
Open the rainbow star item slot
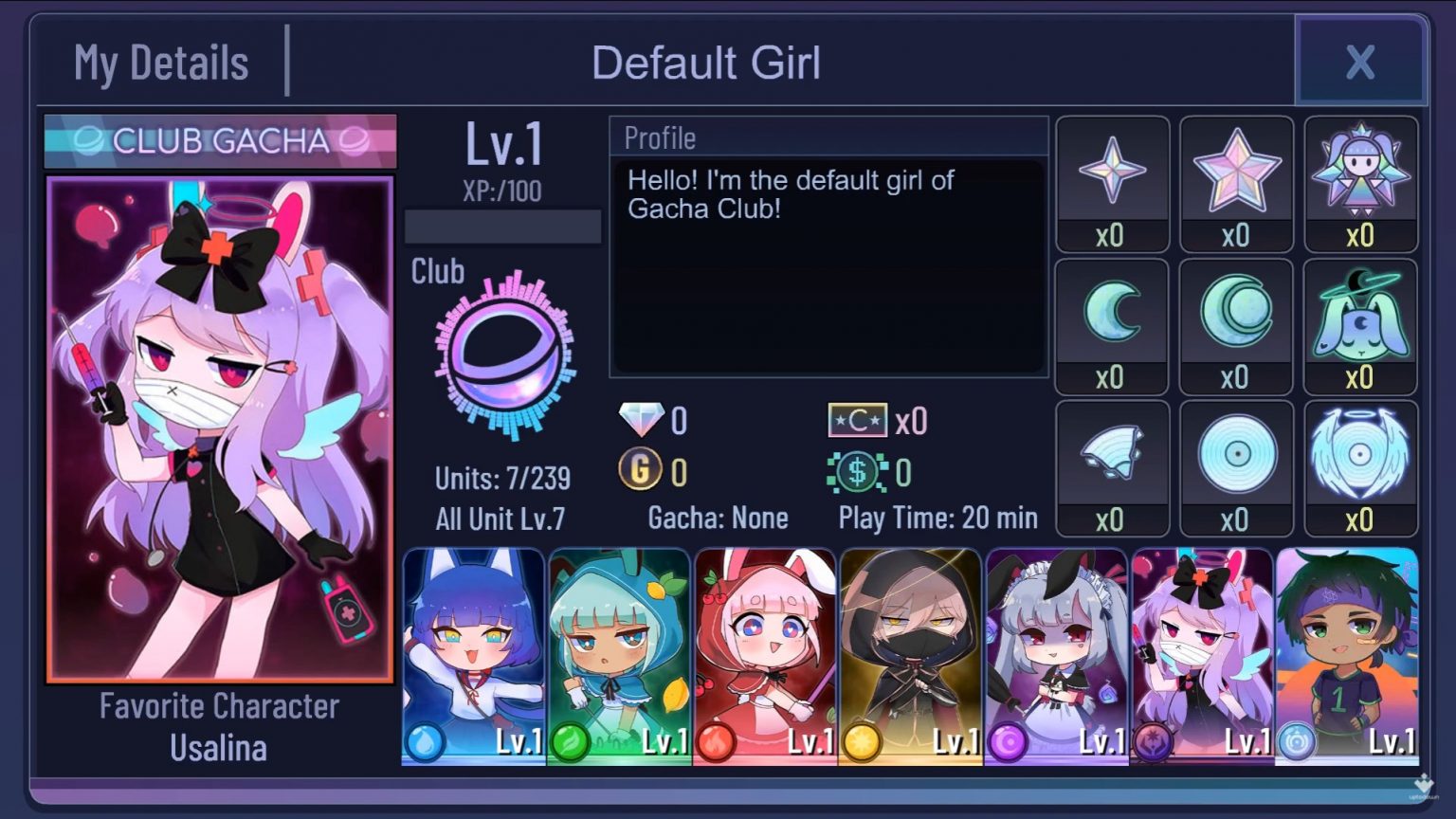click(1237, 171)
